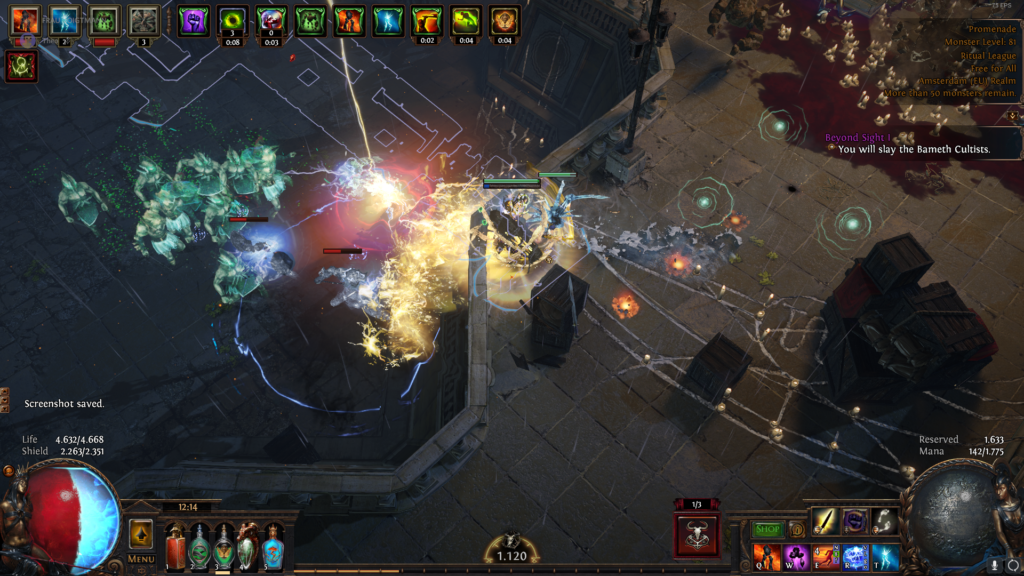Image resolution: width=1024 pixels, height=576 pixels.
Task: Toggle the microphone icon near the mana orb
Action: pyautogui.click(x=996, y=565)
